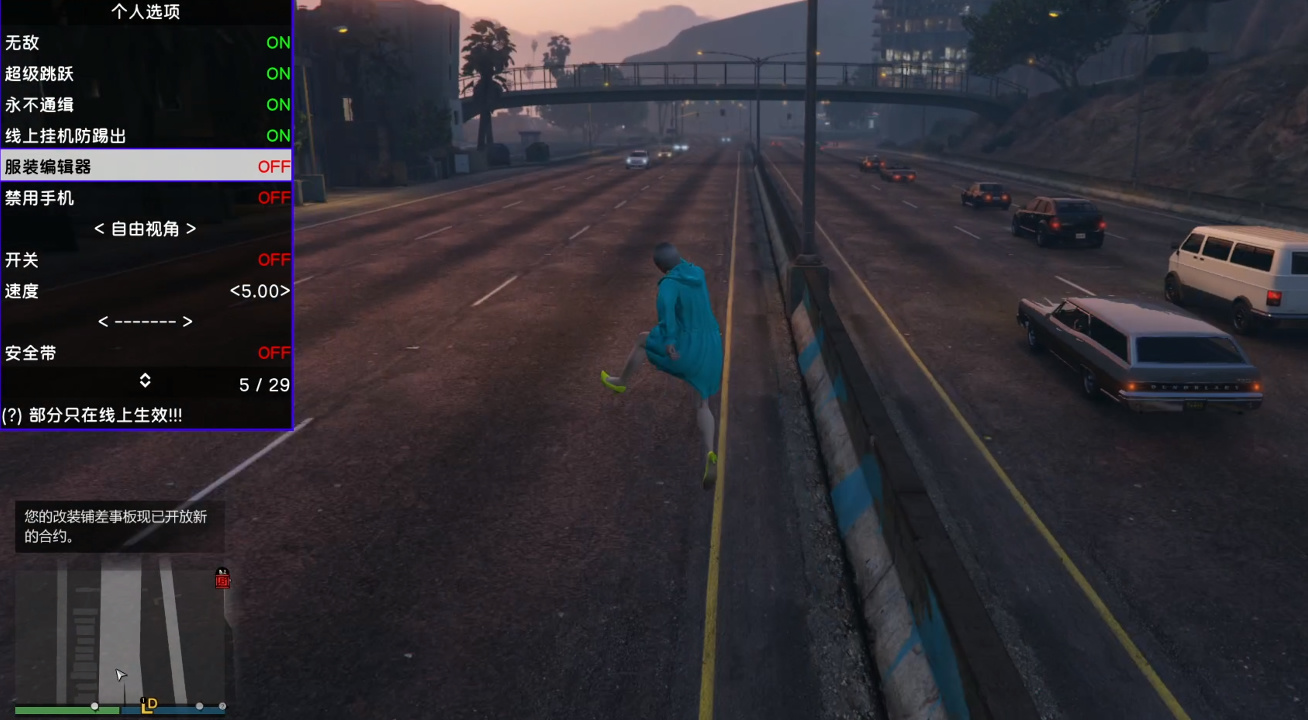
Task: Click the white dot on the blue stamina bar
Action: point(200,707)
